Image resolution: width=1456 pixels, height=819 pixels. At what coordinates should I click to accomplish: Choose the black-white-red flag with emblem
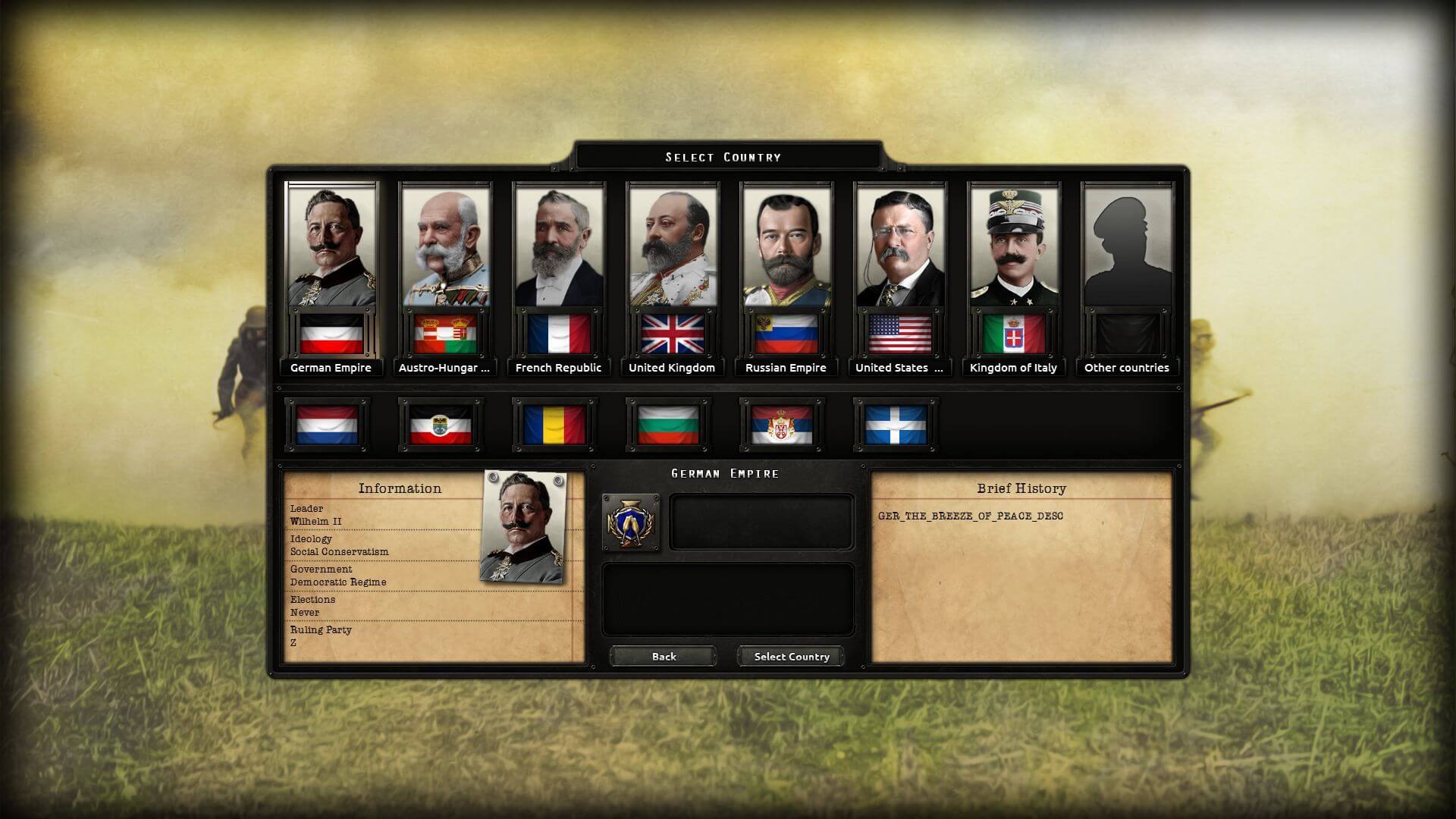coord(441,425)
